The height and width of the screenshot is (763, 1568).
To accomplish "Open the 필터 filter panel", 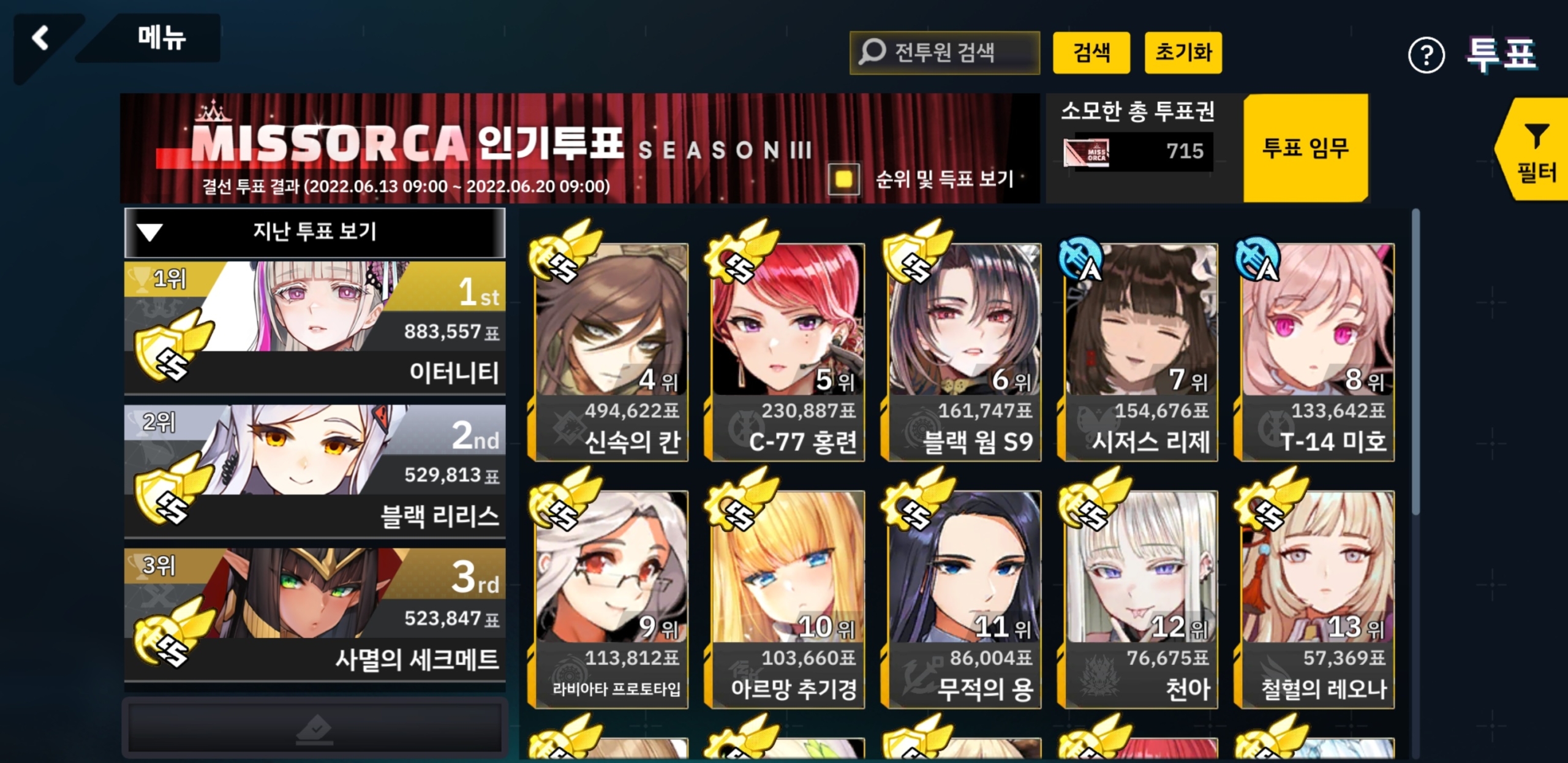I will [1536, 151].
